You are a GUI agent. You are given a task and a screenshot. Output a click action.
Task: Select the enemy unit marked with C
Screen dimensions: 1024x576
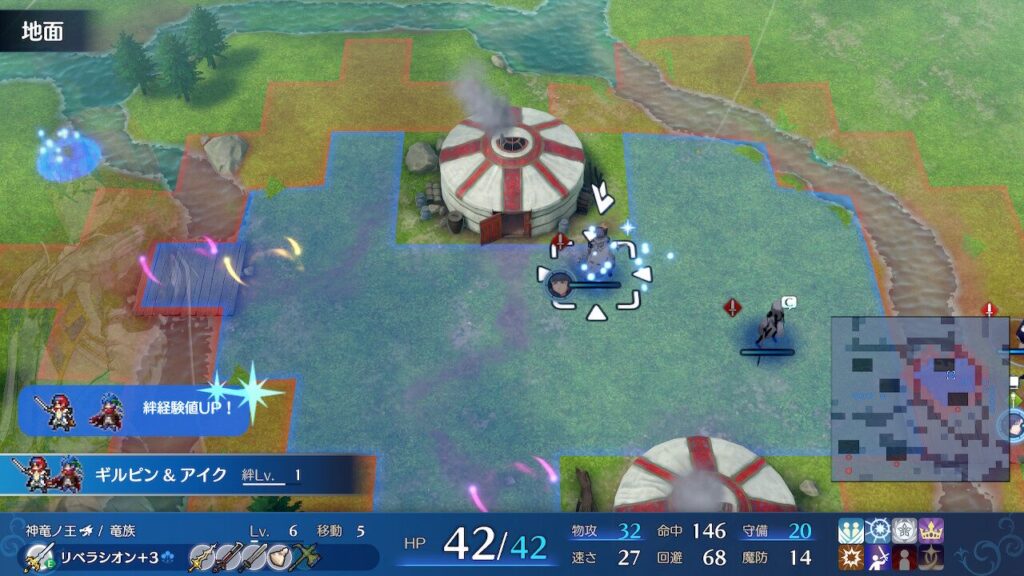[770, 322]
